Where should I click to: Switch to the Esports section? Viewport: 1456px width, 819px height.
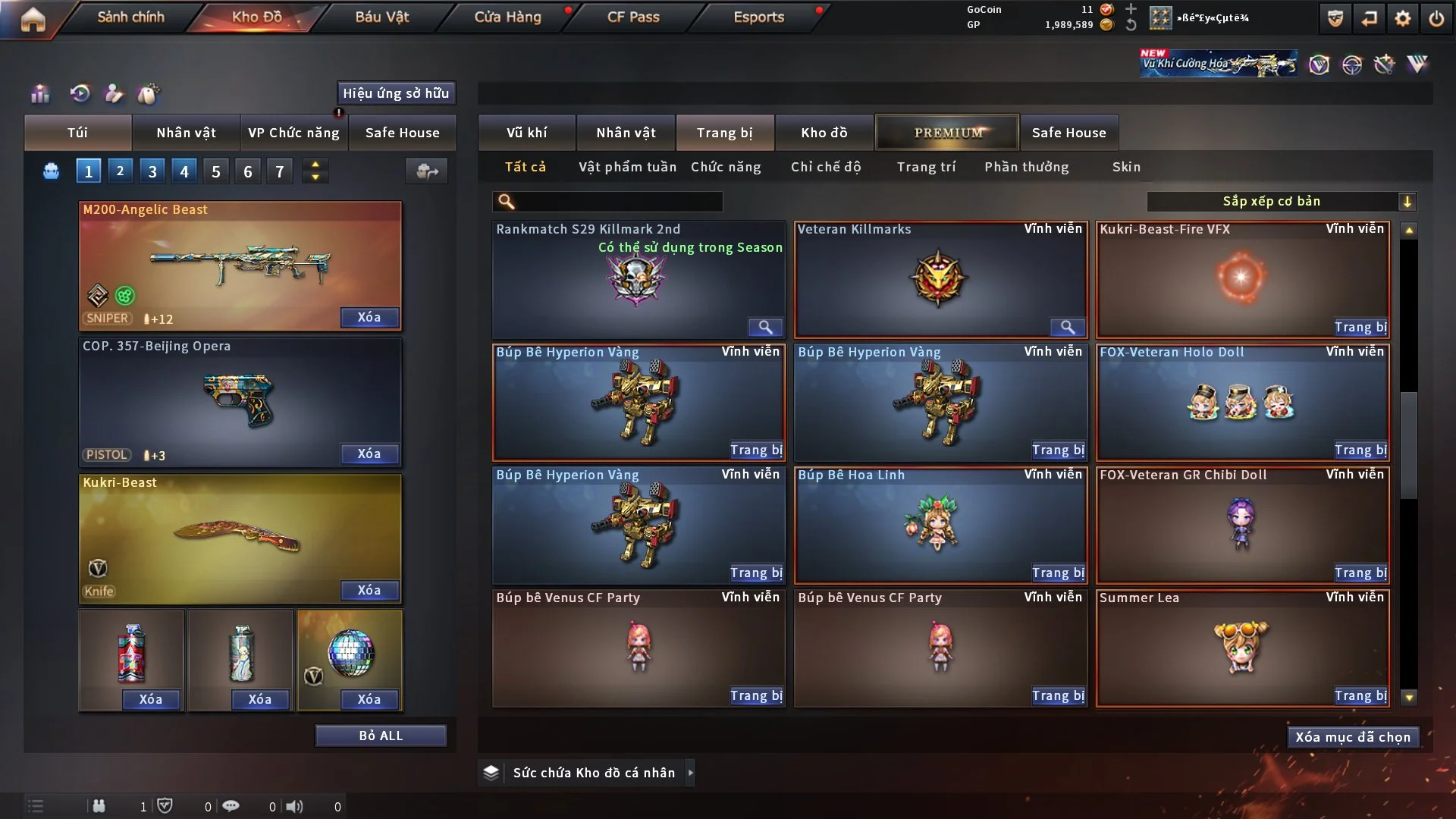(758, 17)
